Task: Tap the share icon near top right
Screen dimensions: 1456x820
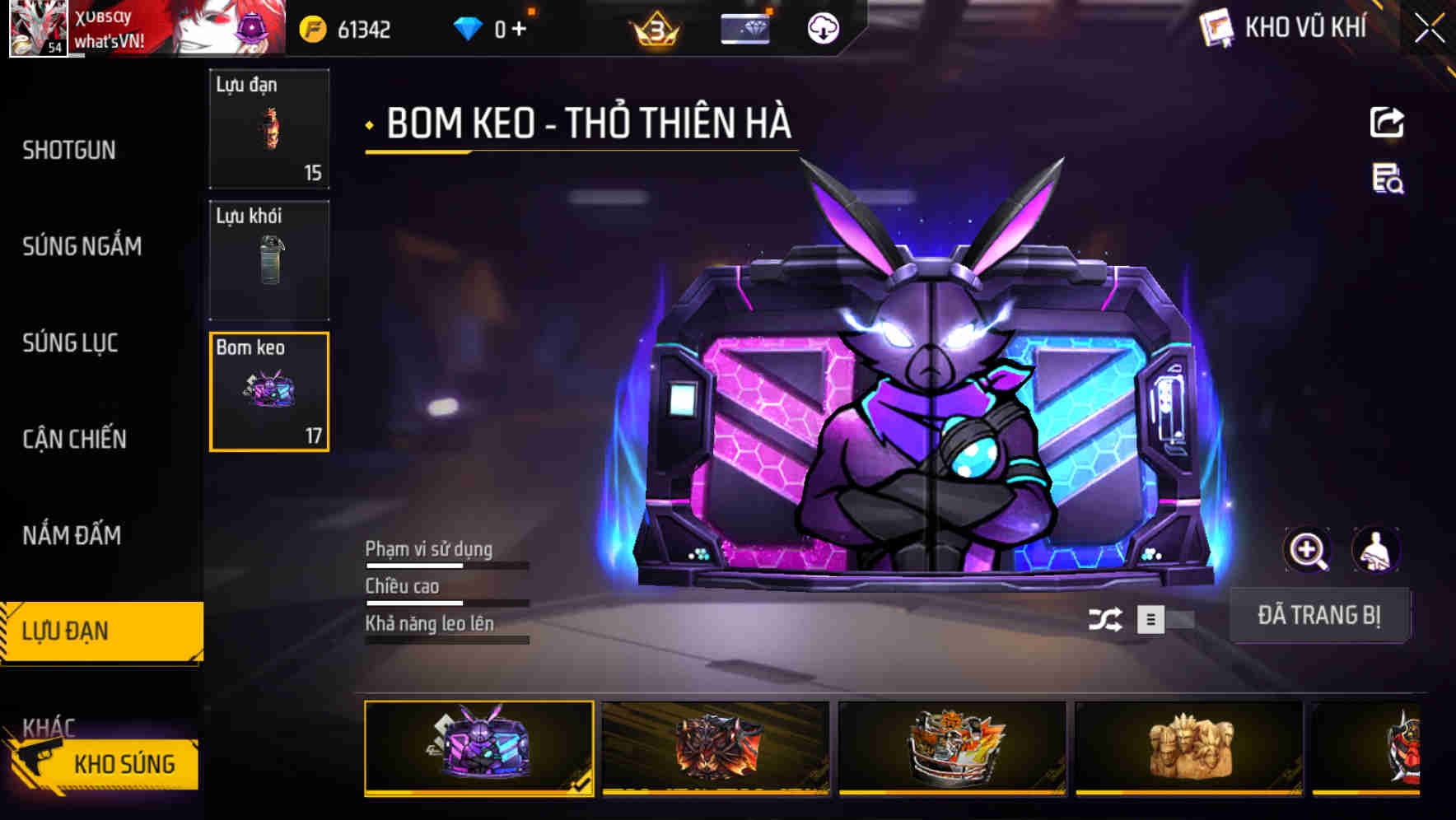Action: click(x=1387, y=122)
